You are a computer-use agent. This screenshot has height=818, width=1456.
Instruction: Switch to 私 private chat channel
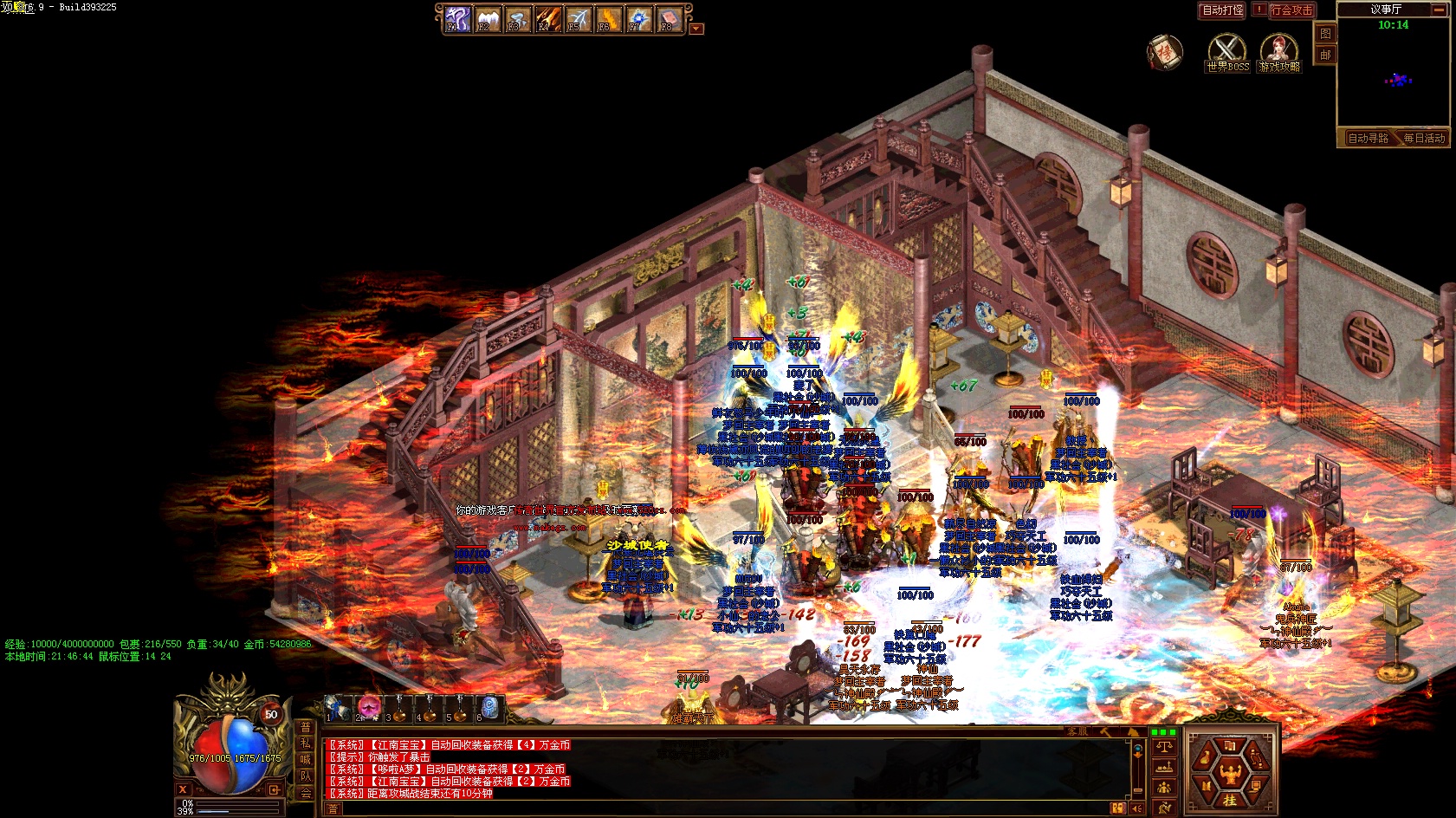(x=305, y=743)
